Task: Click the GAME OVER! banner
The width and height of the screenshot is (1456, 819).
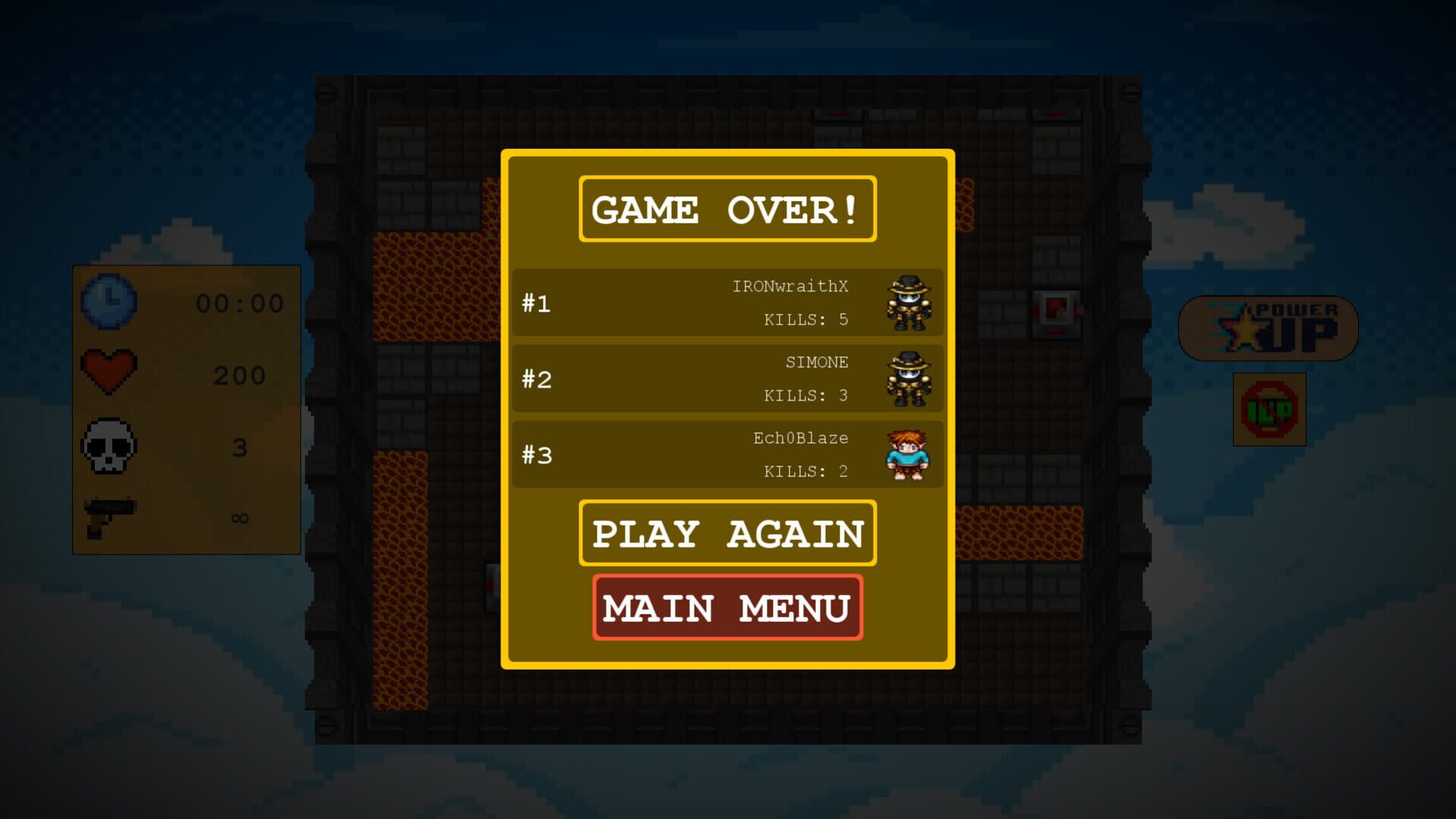Action: pos(727,209)
